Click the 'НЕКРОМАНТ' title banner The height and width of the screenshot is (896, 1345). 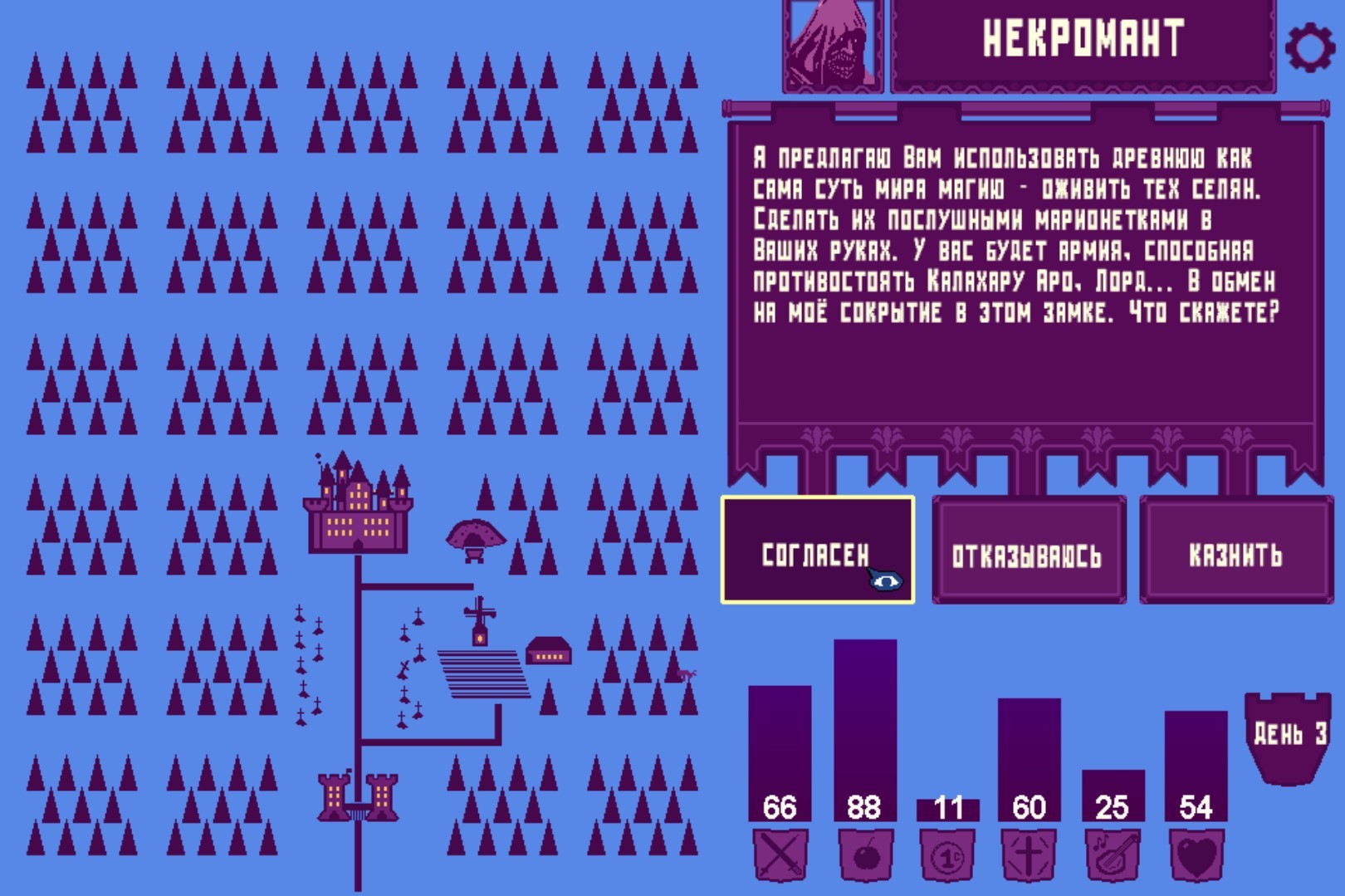coord(1081,37)
